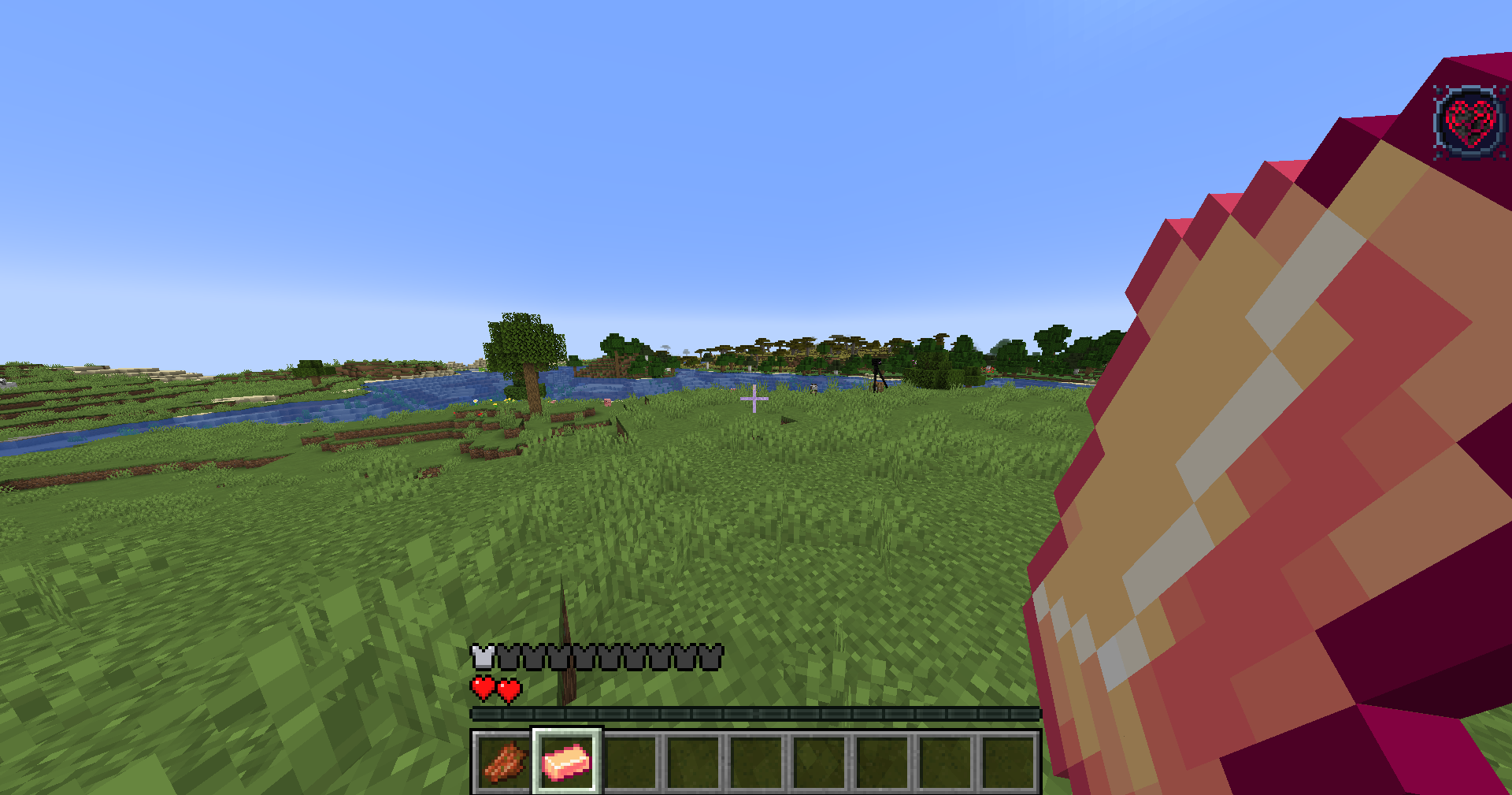Click the last empty hotbar slot on the right

click(1010, 761)
